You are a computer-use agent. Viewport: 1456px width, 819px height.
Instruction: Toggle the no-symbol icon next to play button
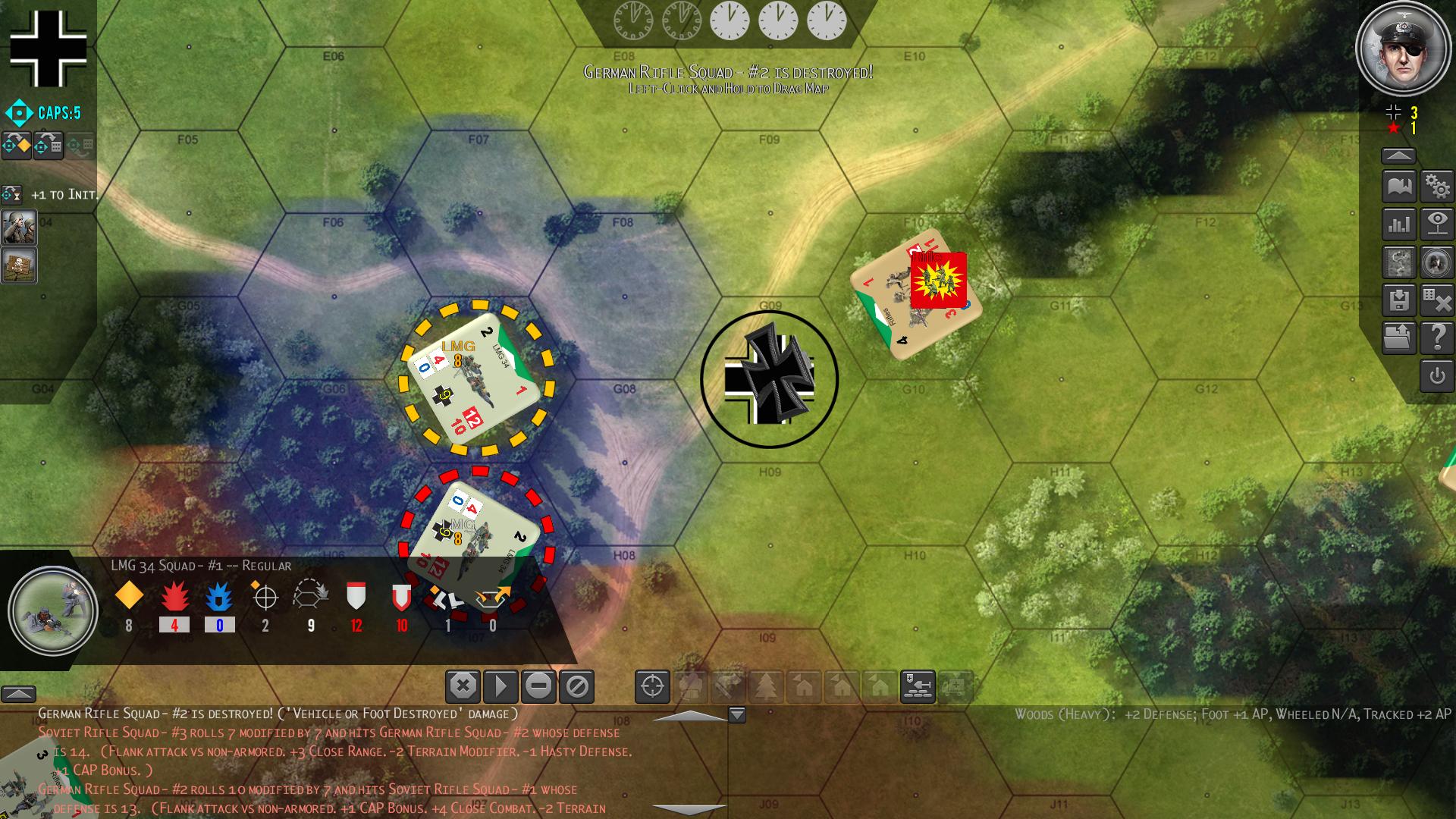coord(578,685)
